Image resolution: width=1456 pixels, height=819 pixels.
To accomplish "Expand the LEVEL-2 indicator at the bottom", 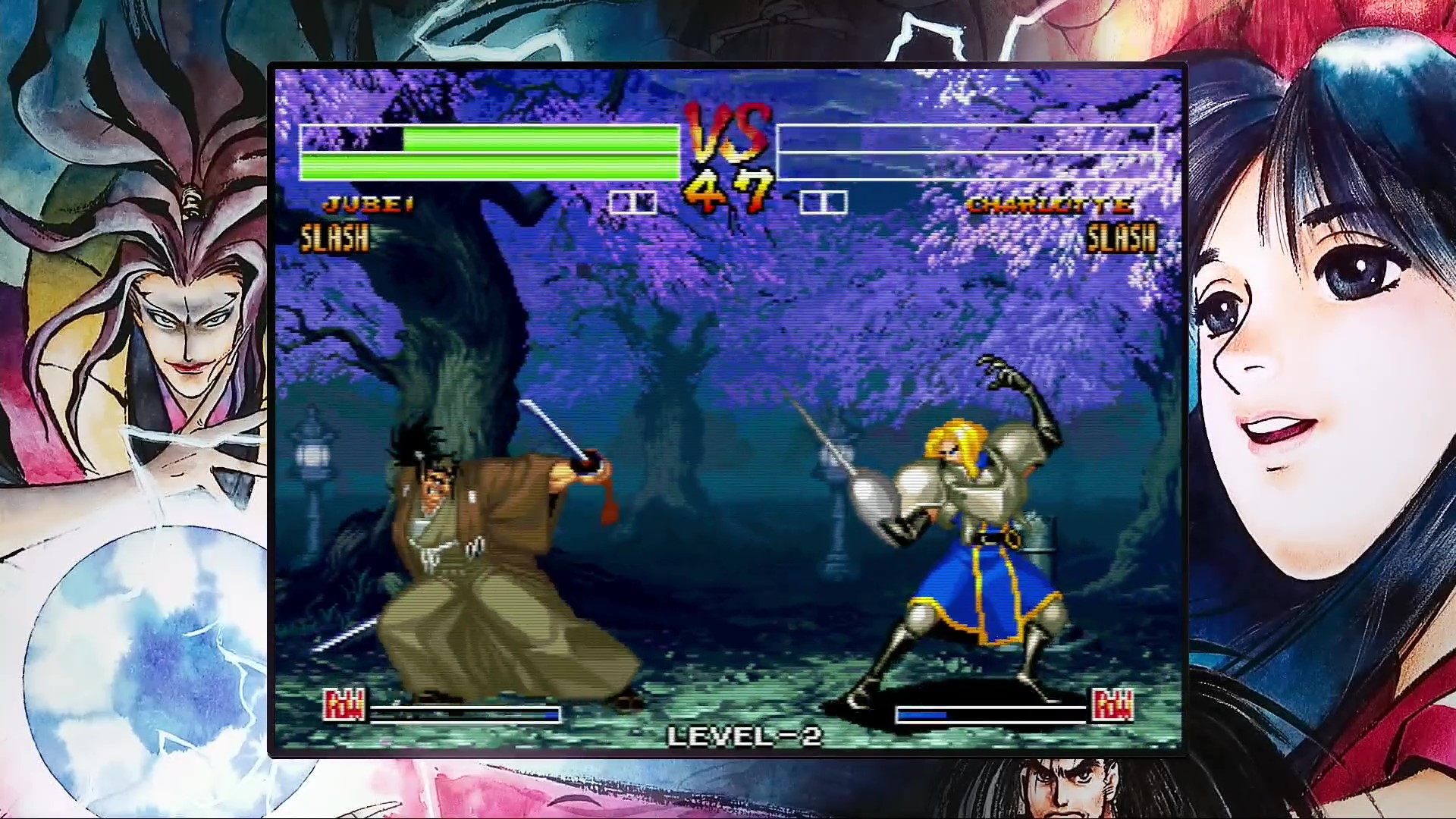I will 742,737.
